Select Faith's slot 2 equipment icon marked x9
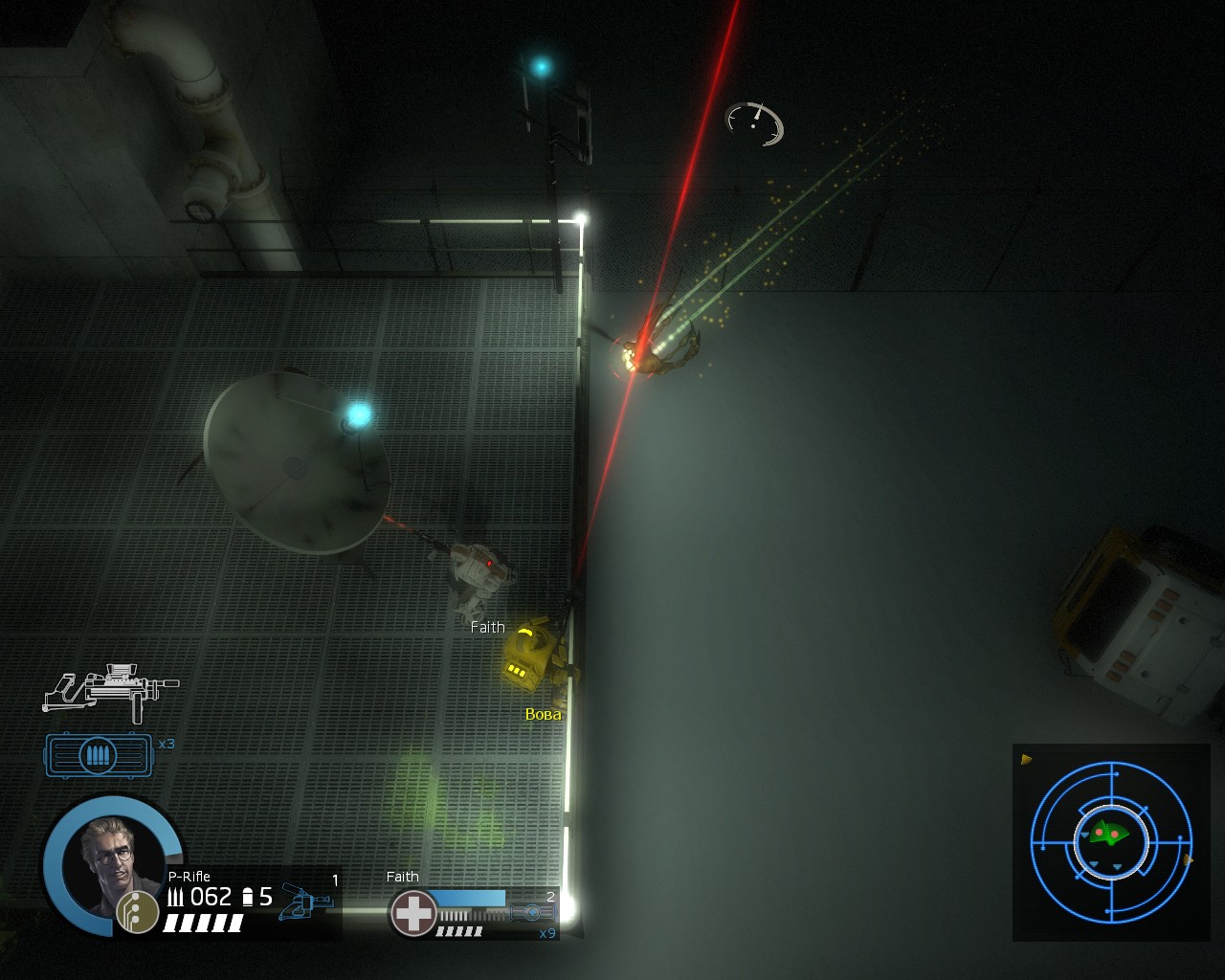 pyautogui.click(x=533, y=913)
